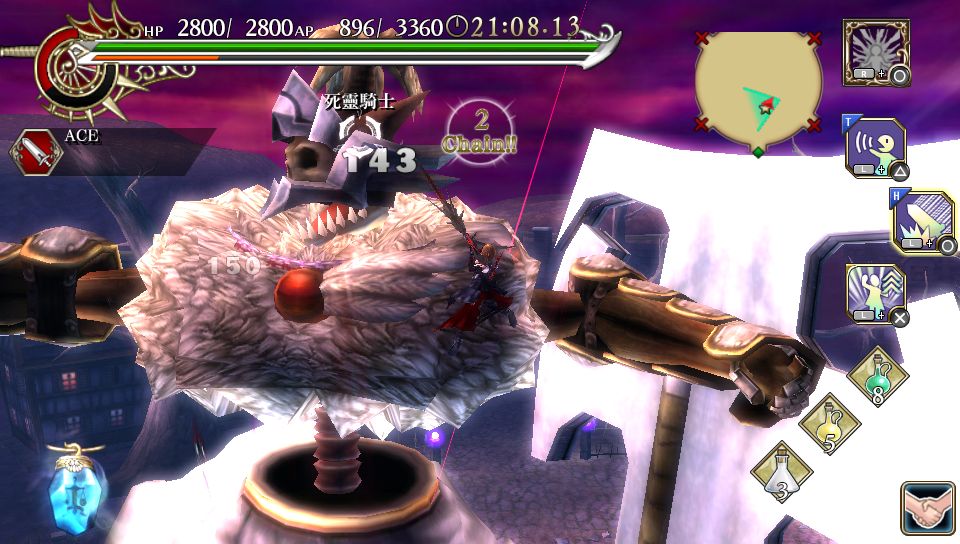Use the shouting taunt skill icon
The image size is (960, 544).
(x=876, y=148)
